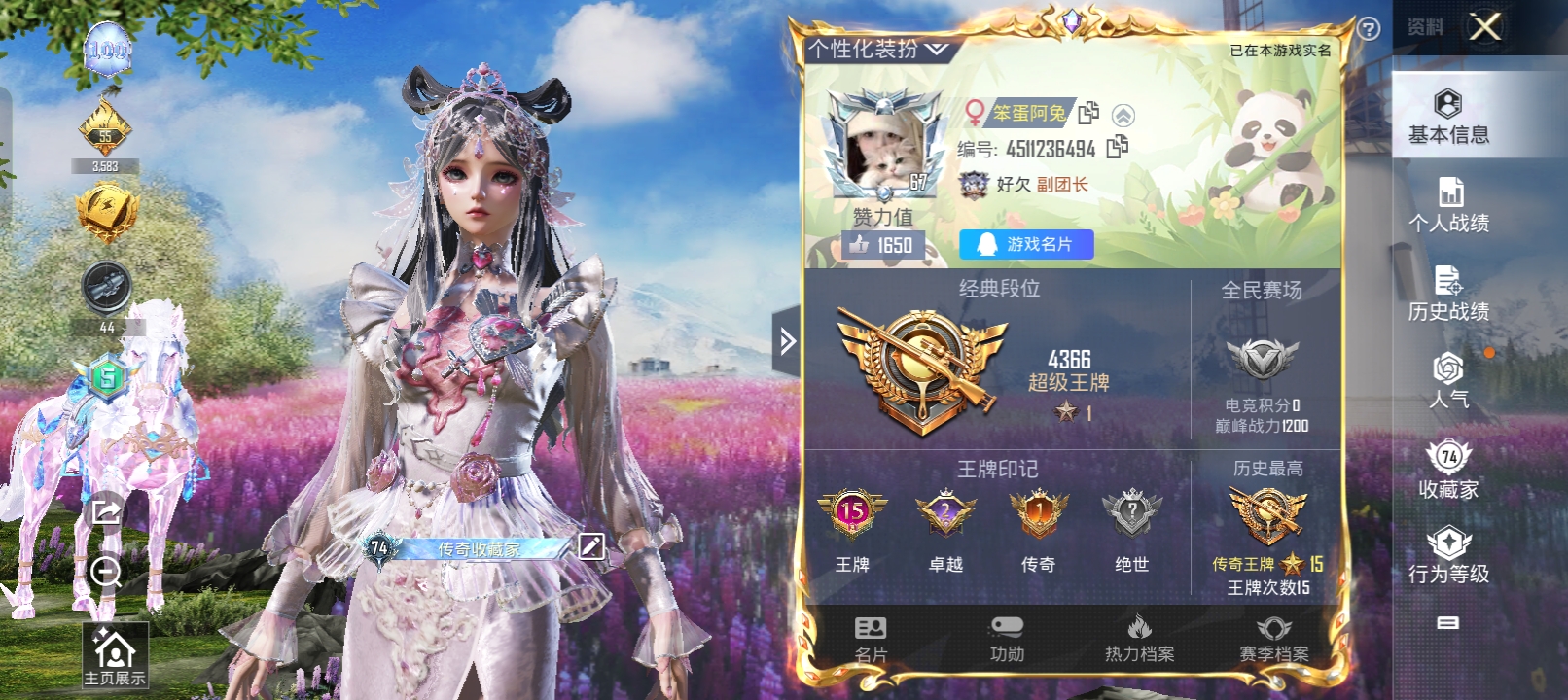Viewport: 1568px width, 700px height.
Task: Open the 个人战绩 personal stats panel
Action: tap(1450, 206)
